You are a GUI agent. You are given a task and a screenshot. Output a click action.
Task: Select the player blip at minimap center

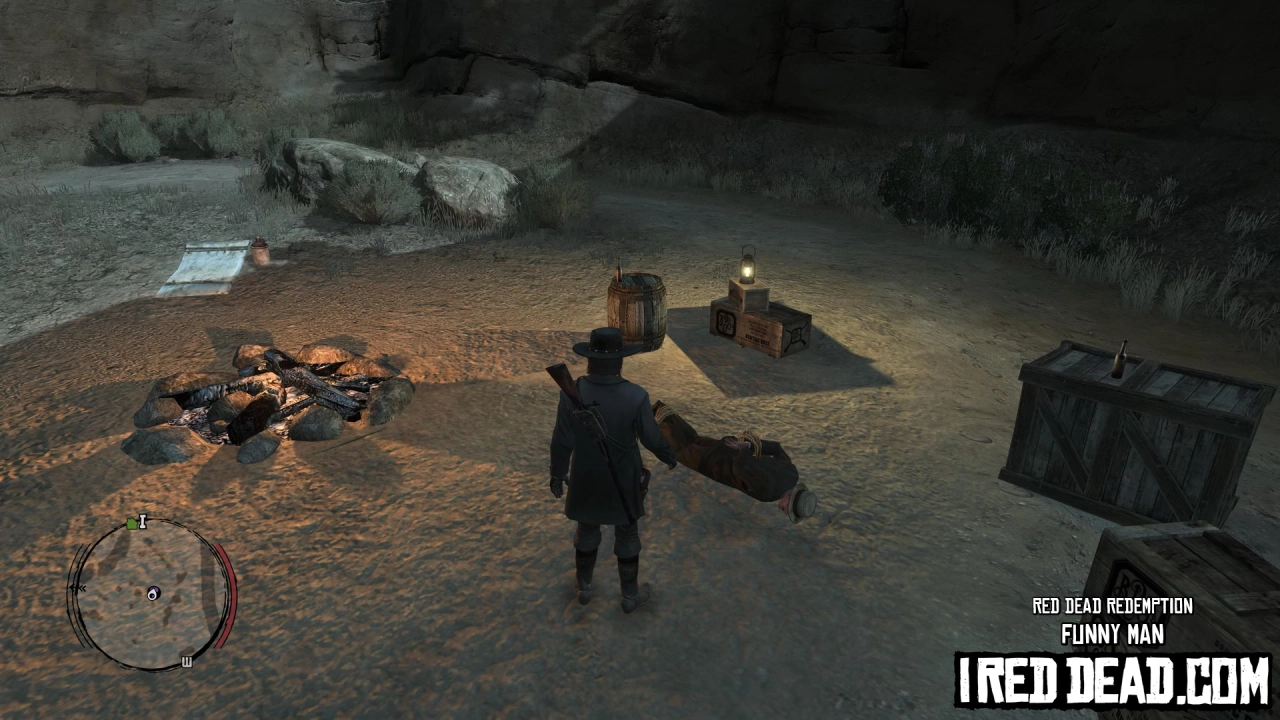(153, 592)
